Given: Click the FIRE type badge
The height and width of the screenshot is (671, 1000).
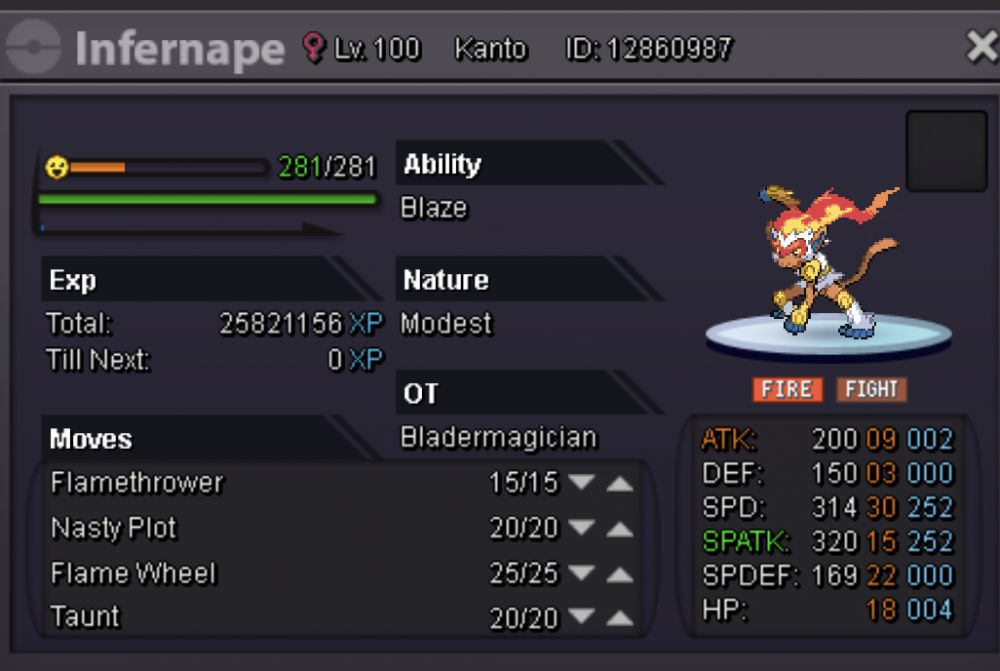Looking at the screenshot, I should click(787, 389).
